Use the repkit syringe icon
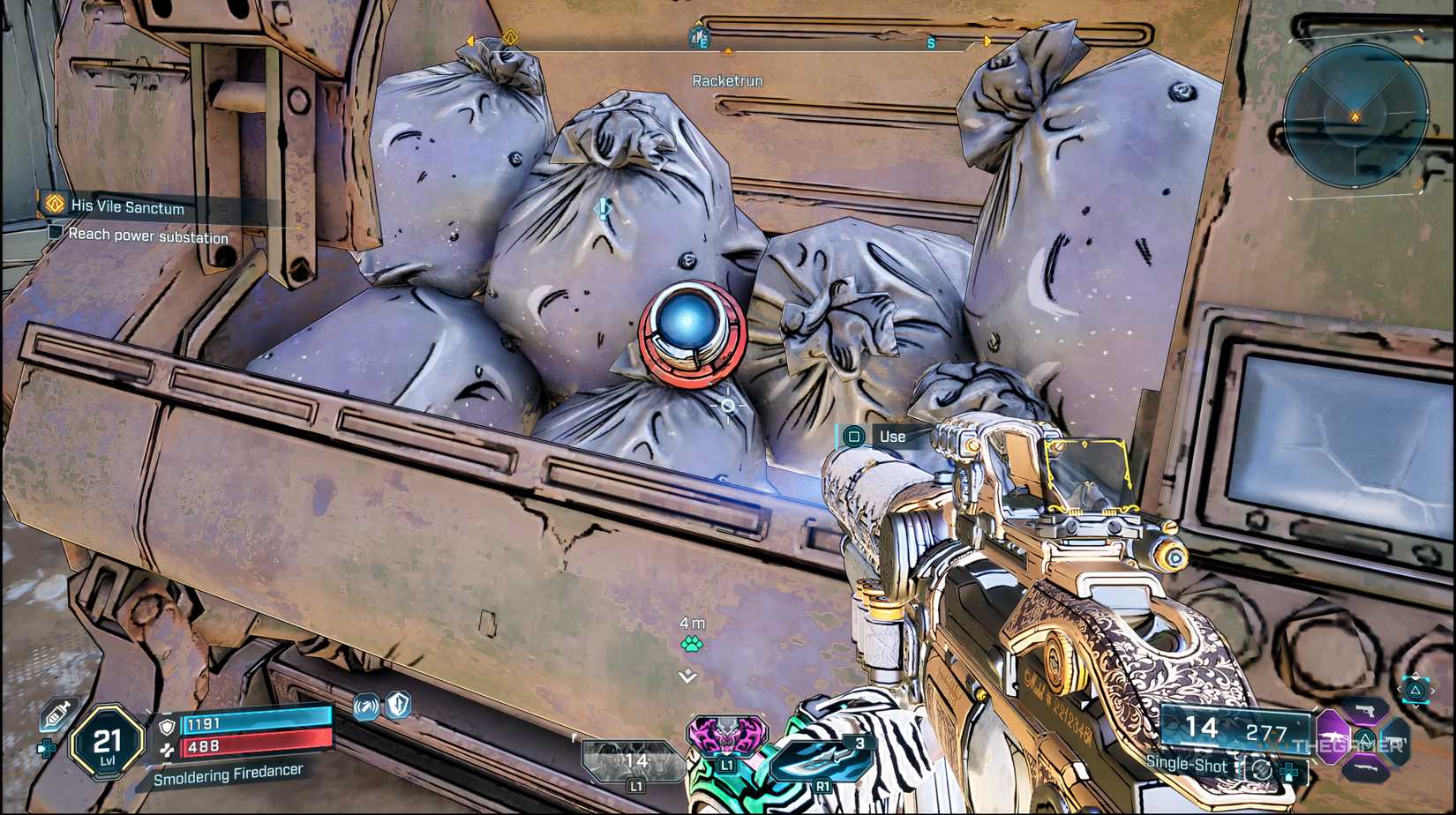 tap(57, 713)
